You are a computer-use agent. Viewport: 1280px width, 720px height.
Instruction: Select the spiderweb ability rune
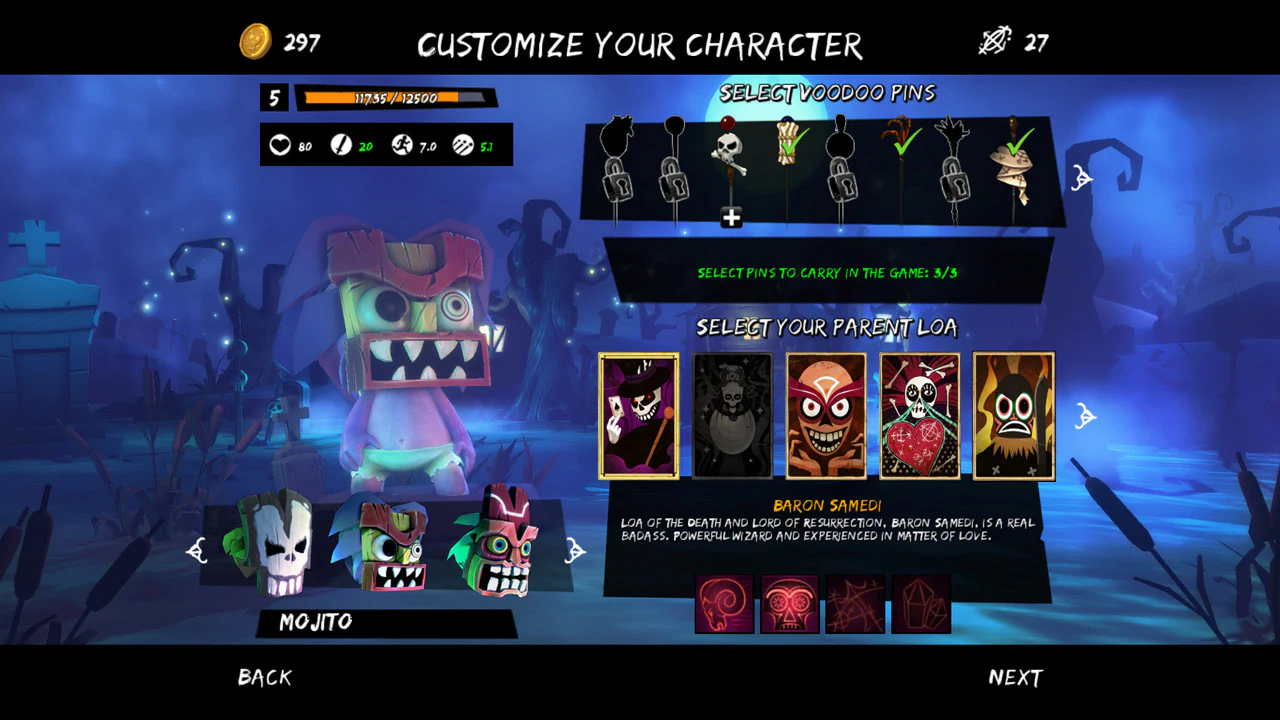point(856,604)
